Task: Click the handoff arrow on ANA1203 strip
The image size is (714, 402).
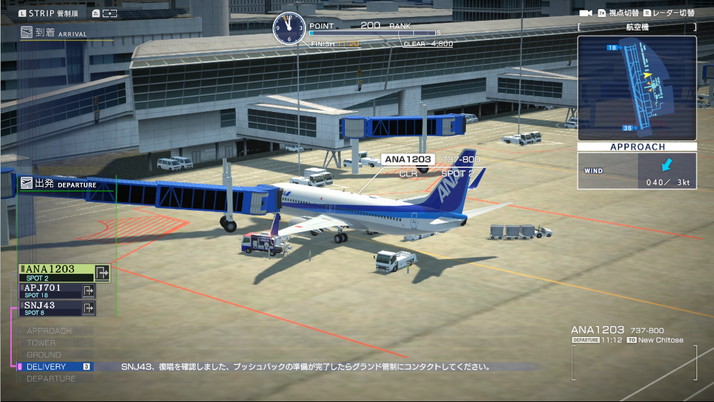Action: tap(102, 271)
